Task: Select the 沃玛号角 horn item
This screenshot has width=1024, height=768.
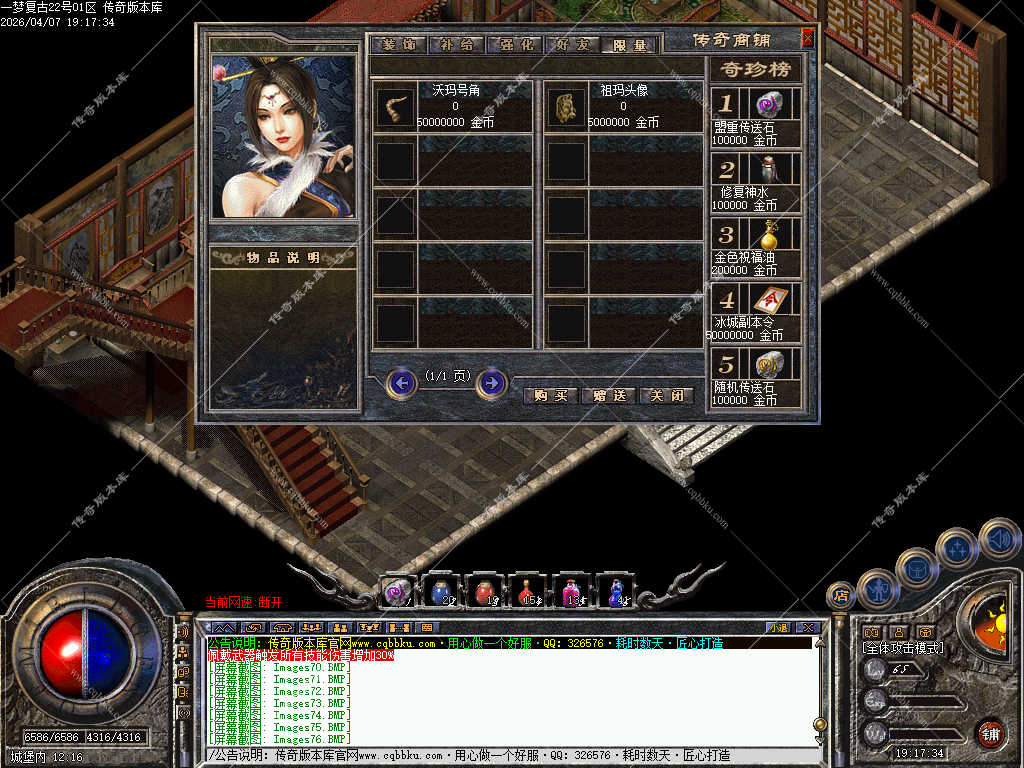Action: [x=395, y=107]
